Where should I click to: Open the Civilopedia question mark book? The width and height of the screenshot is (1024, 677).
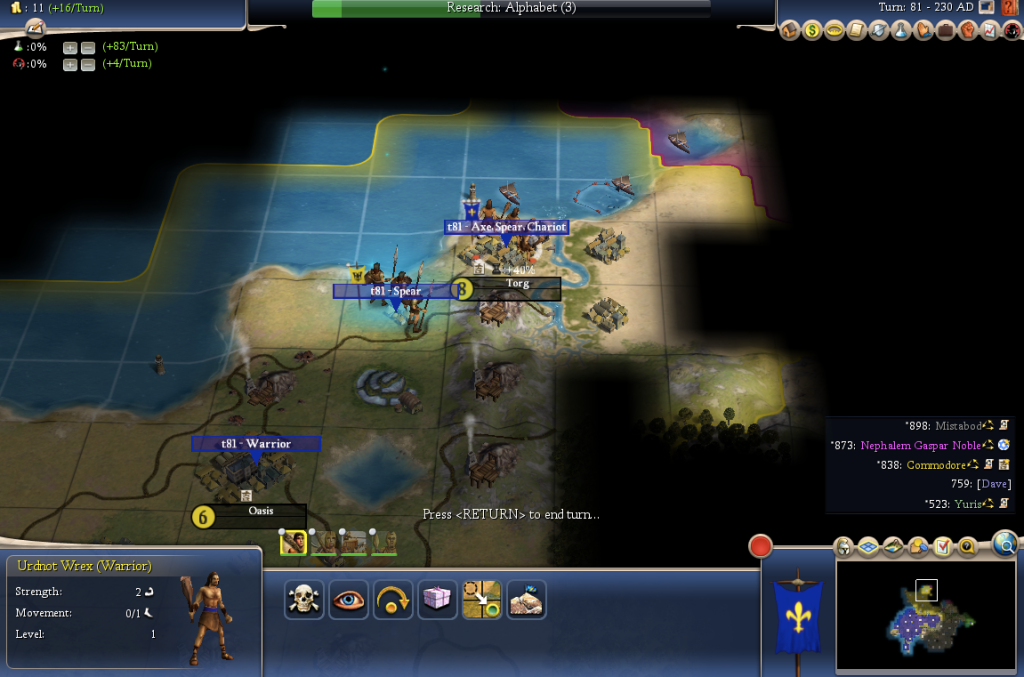pyautogui.click(x=1008, y=7)
